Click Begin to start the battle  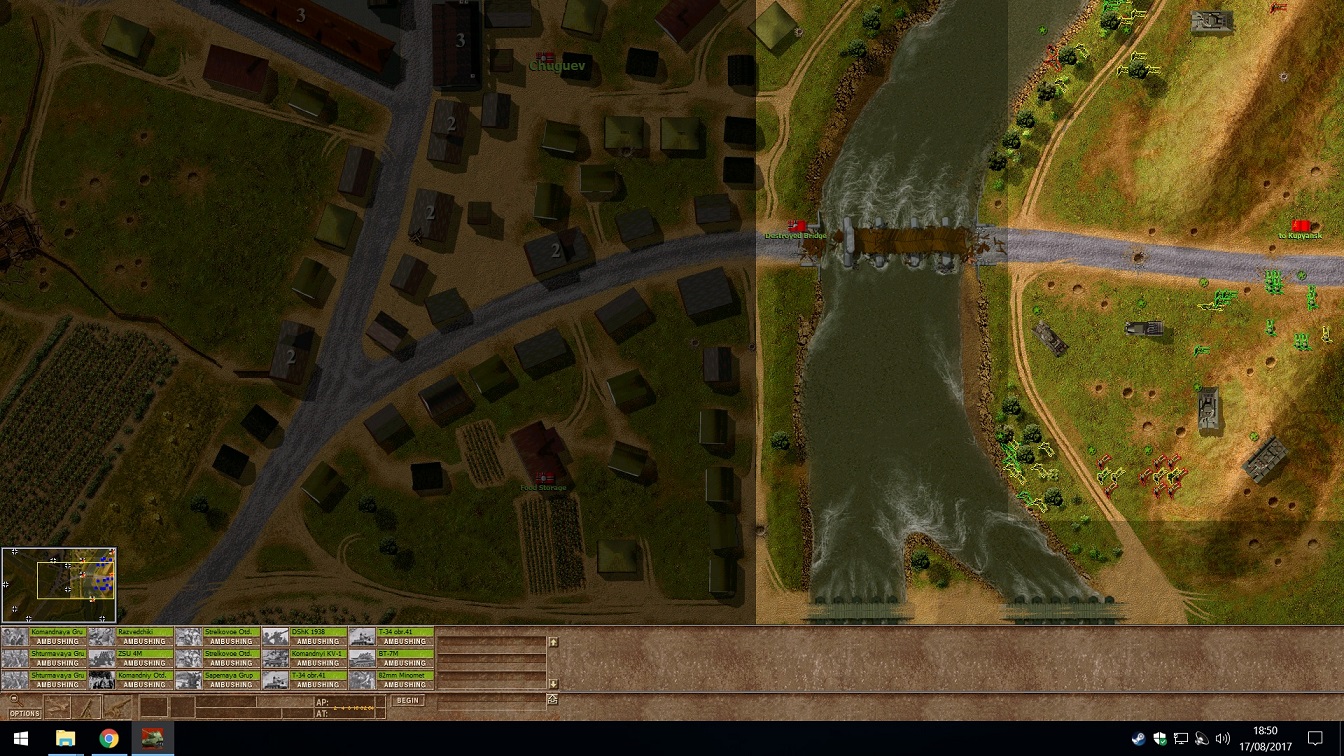tap(407, 701)
